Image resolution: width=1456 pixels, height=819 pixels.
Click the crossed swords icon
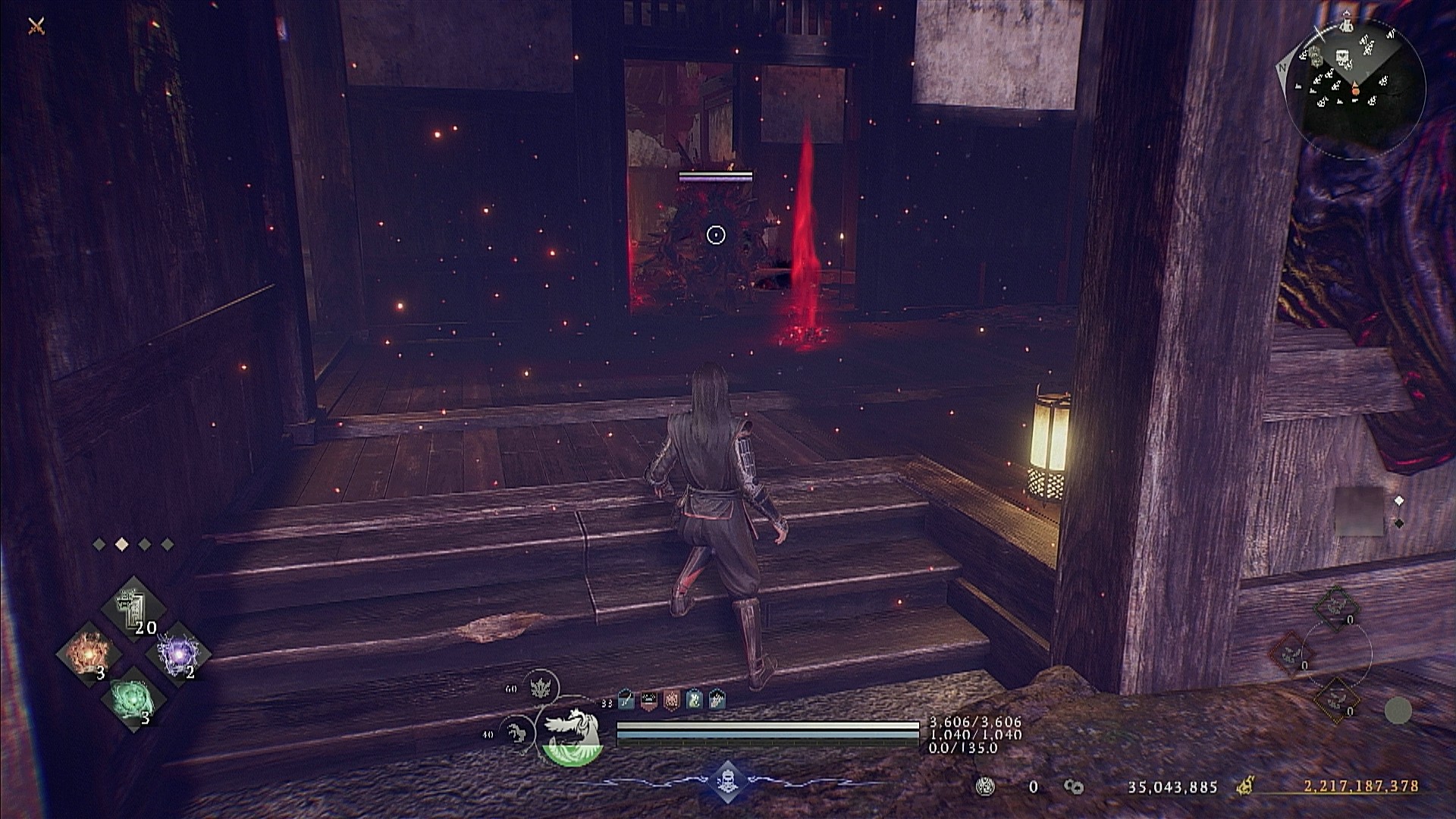(x=36, y=27)
